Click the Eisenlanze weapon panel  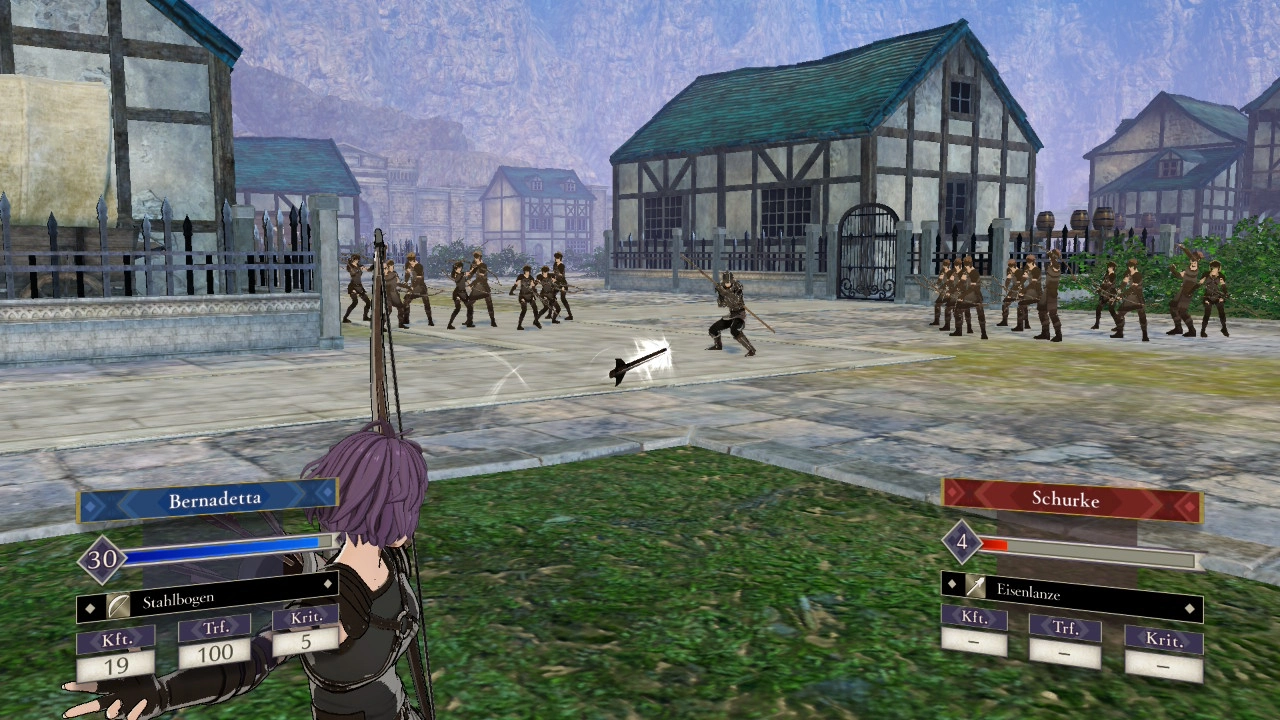click(x=1071, y=592)
